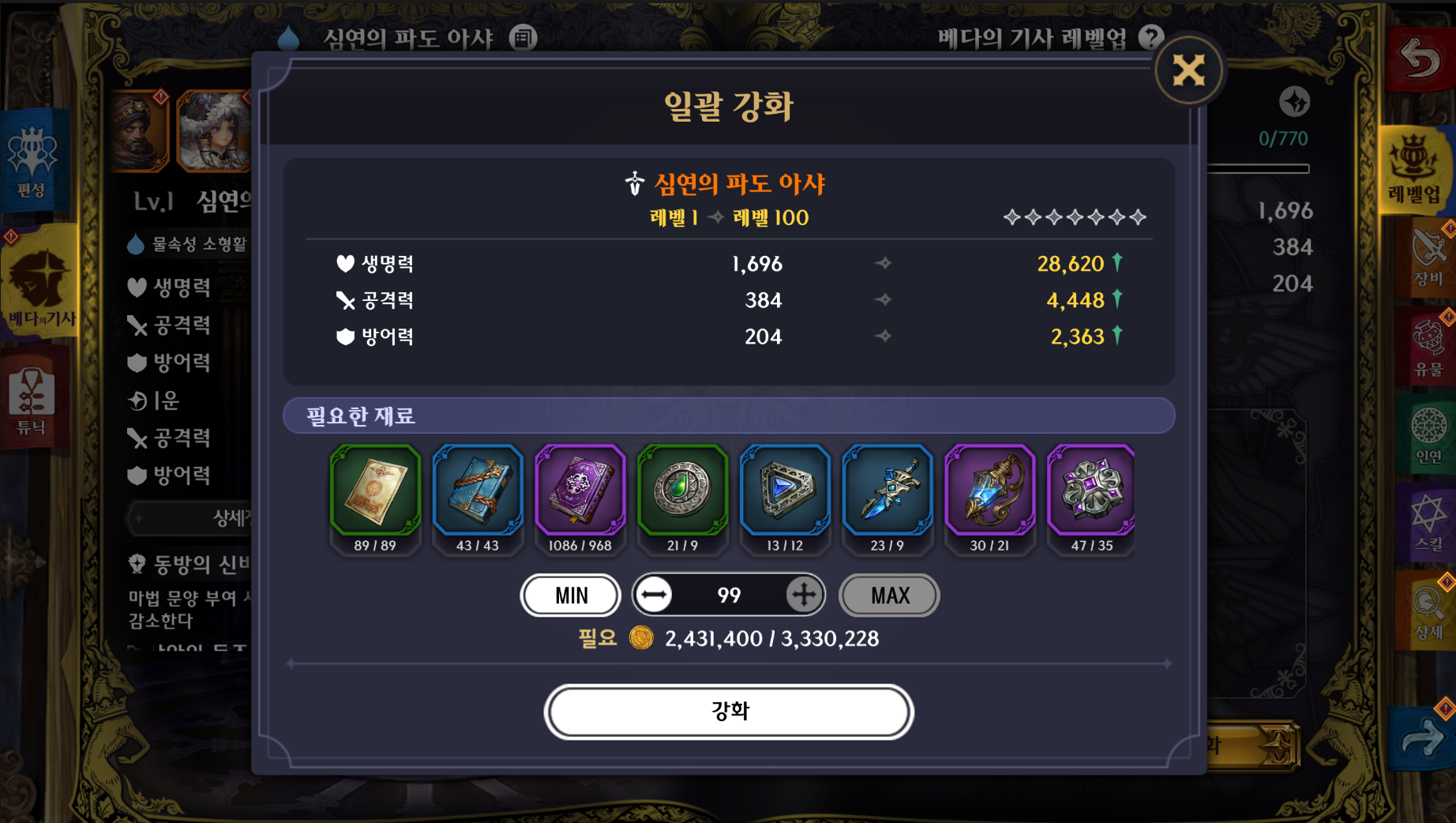Open the 스킬 tab
Viewport: 1456px width, 823px height.
1428,521
